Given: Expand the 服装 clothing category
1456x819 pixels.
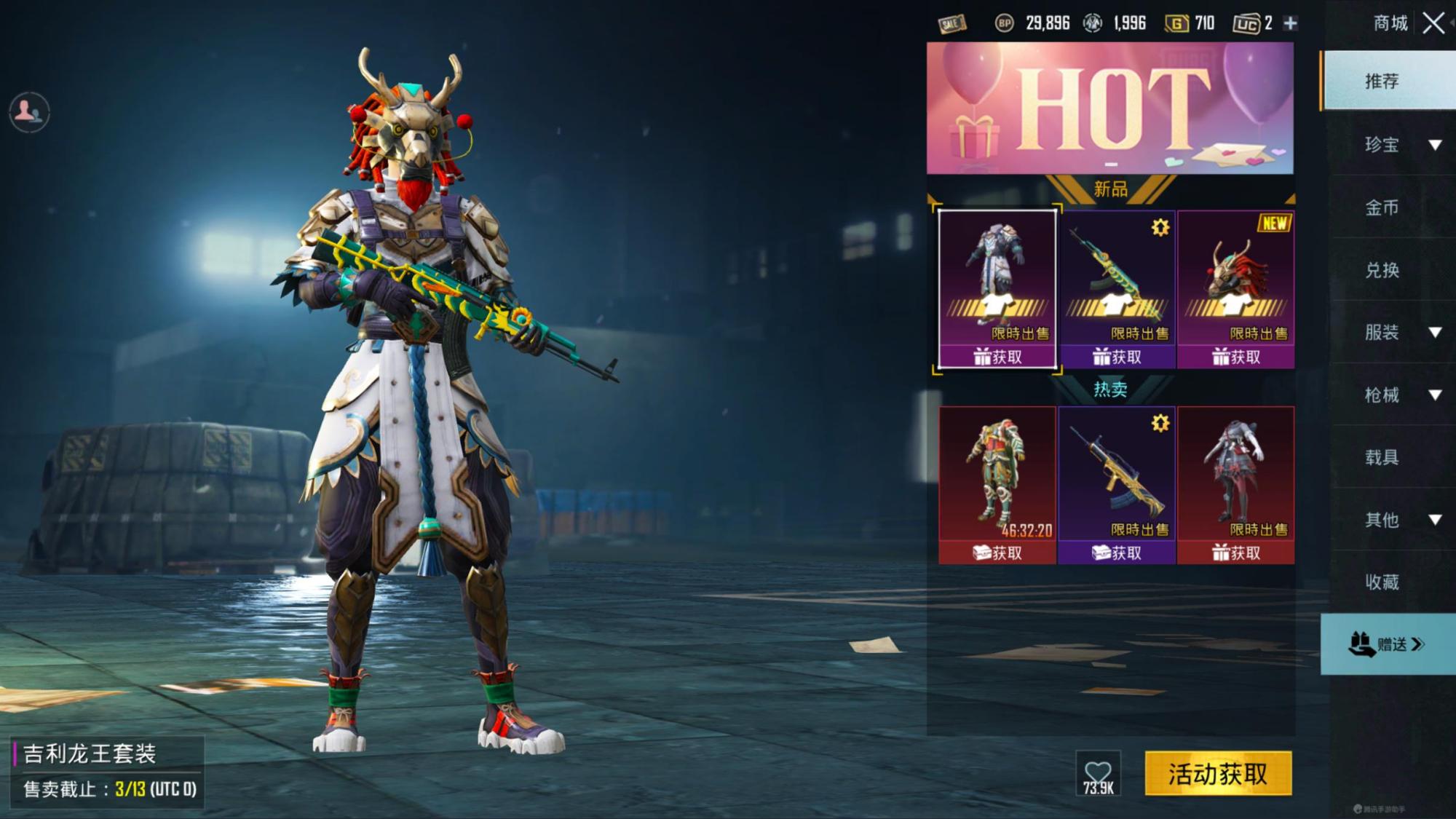Looking at the screenshot, I should pos(1398,333).
